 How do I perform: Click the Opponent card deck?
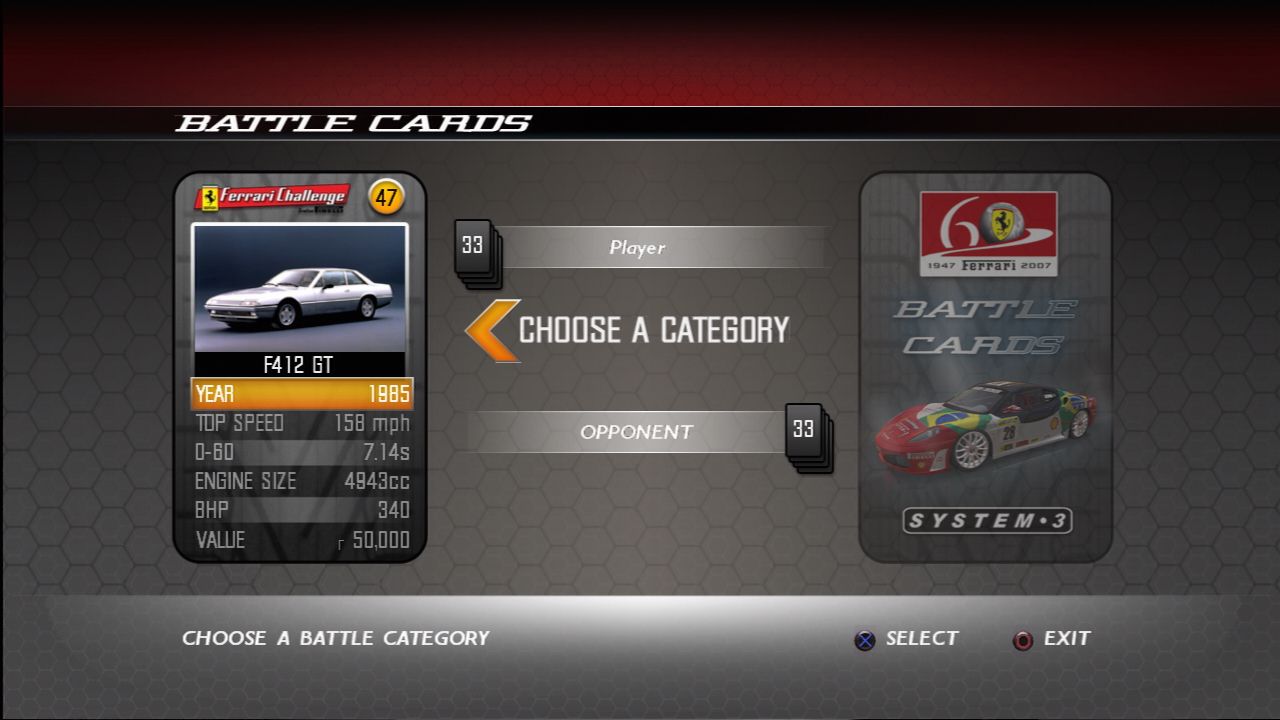(807, 435)
